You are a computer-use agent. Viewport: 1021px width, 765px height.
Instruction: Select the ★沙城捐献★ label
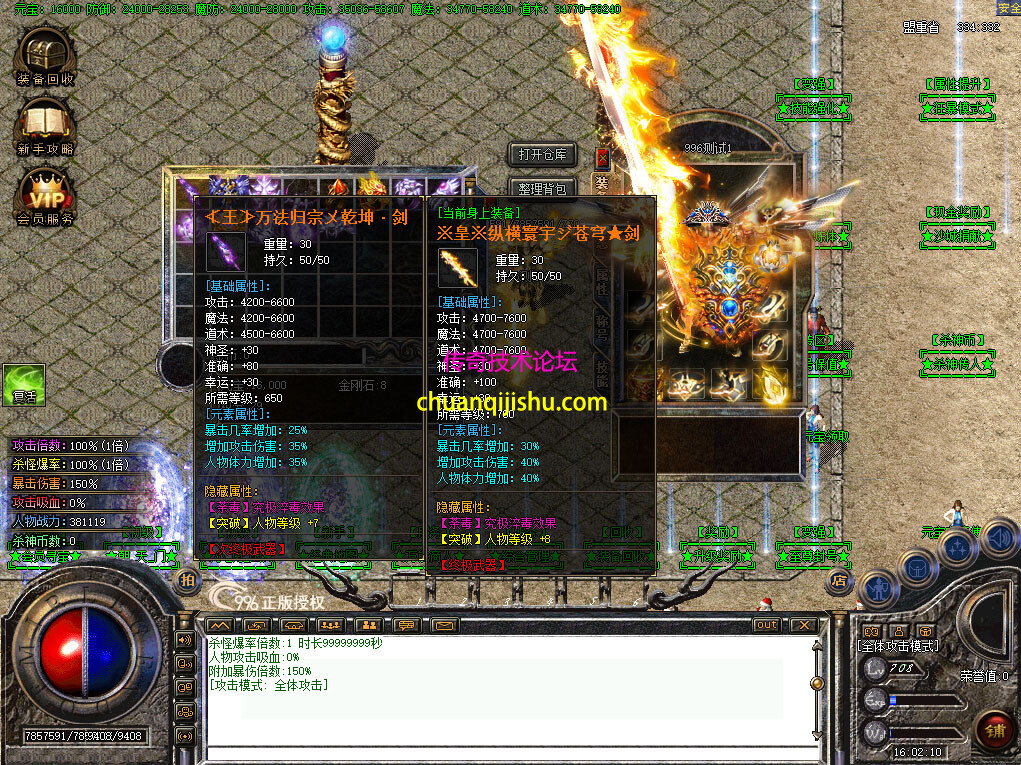tap(957, 236)
